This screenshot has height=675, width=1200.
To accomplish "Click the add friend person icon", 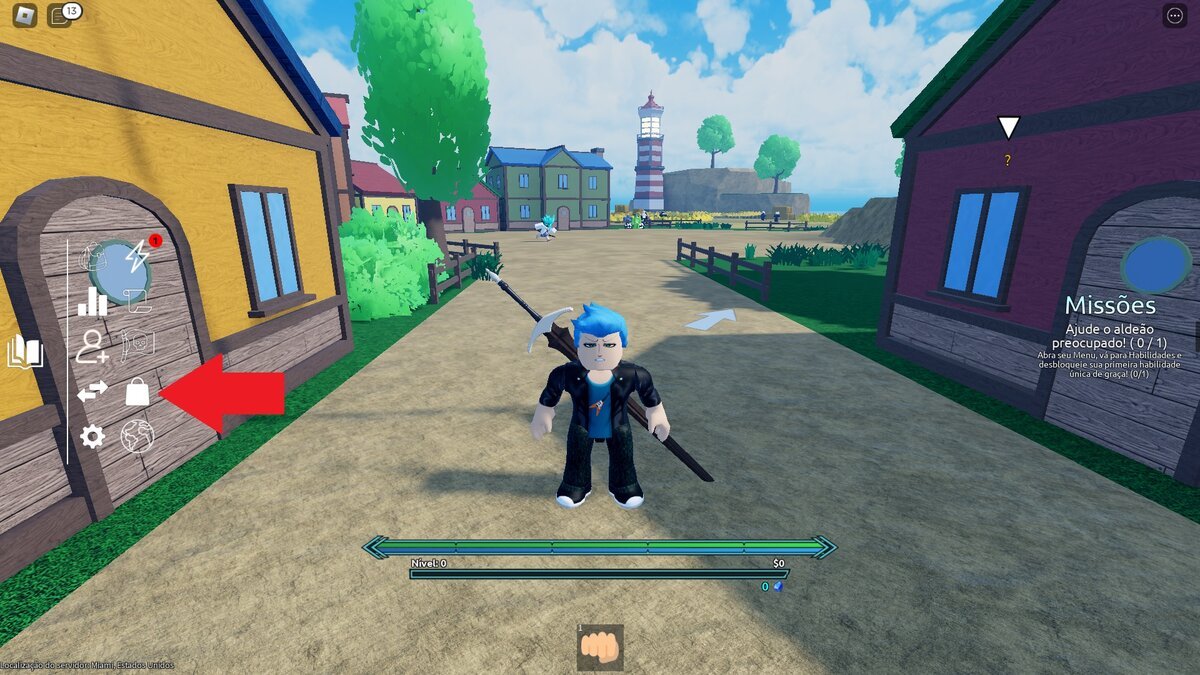I will (x=92, y=346).
